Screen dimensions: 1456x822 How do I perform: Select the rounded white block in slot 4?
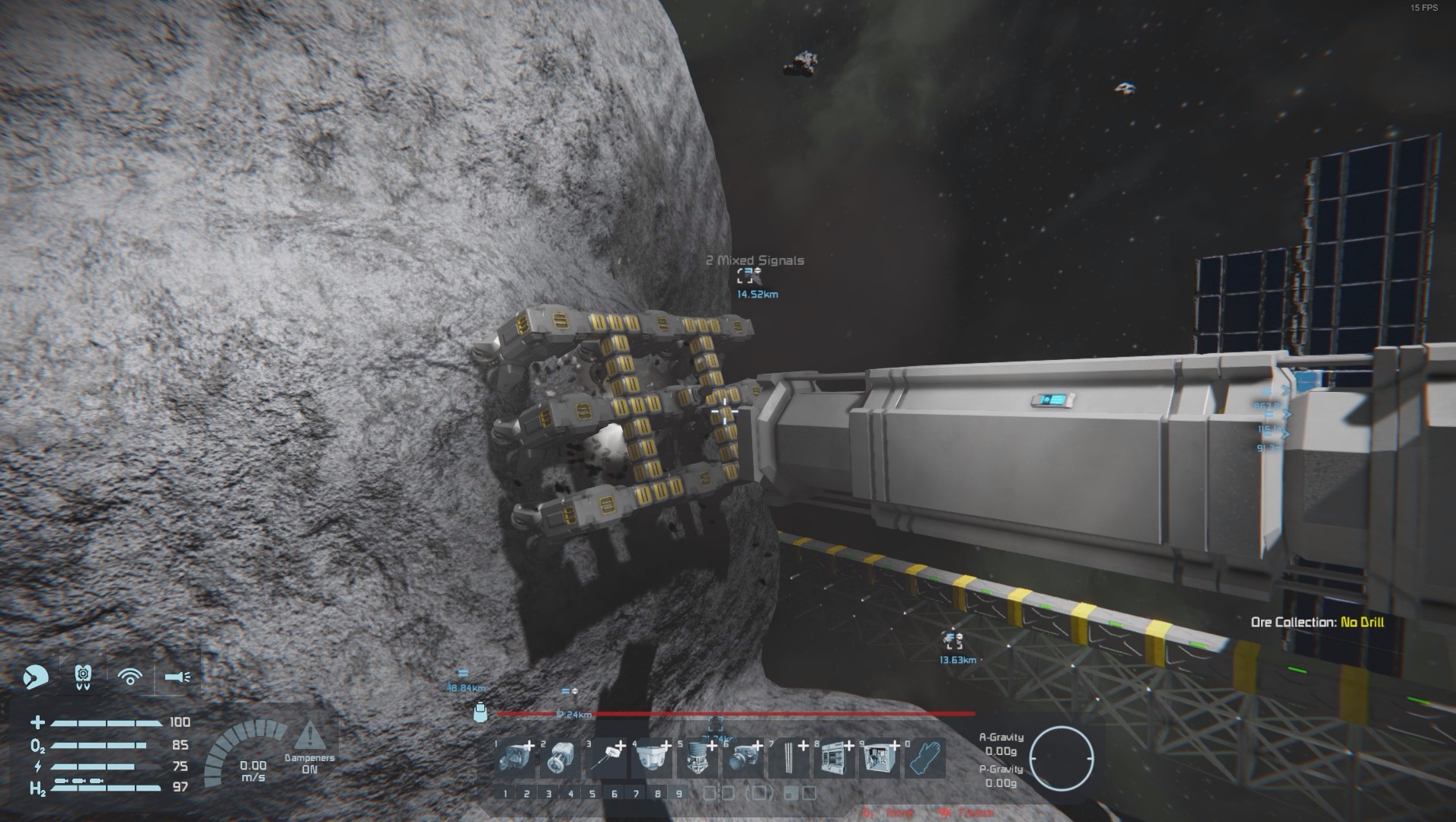coord(651,759)
